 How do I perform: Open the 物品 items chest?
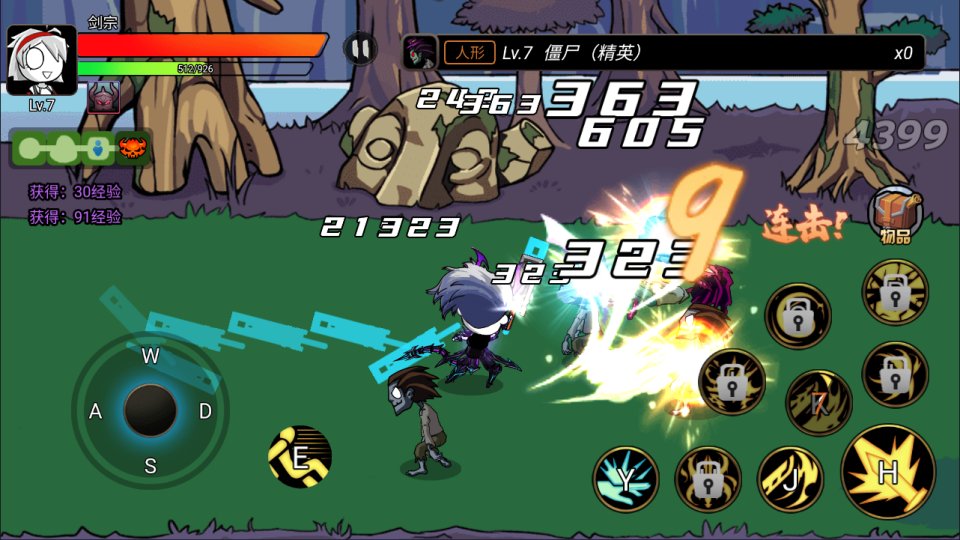[x=895, y=214]
